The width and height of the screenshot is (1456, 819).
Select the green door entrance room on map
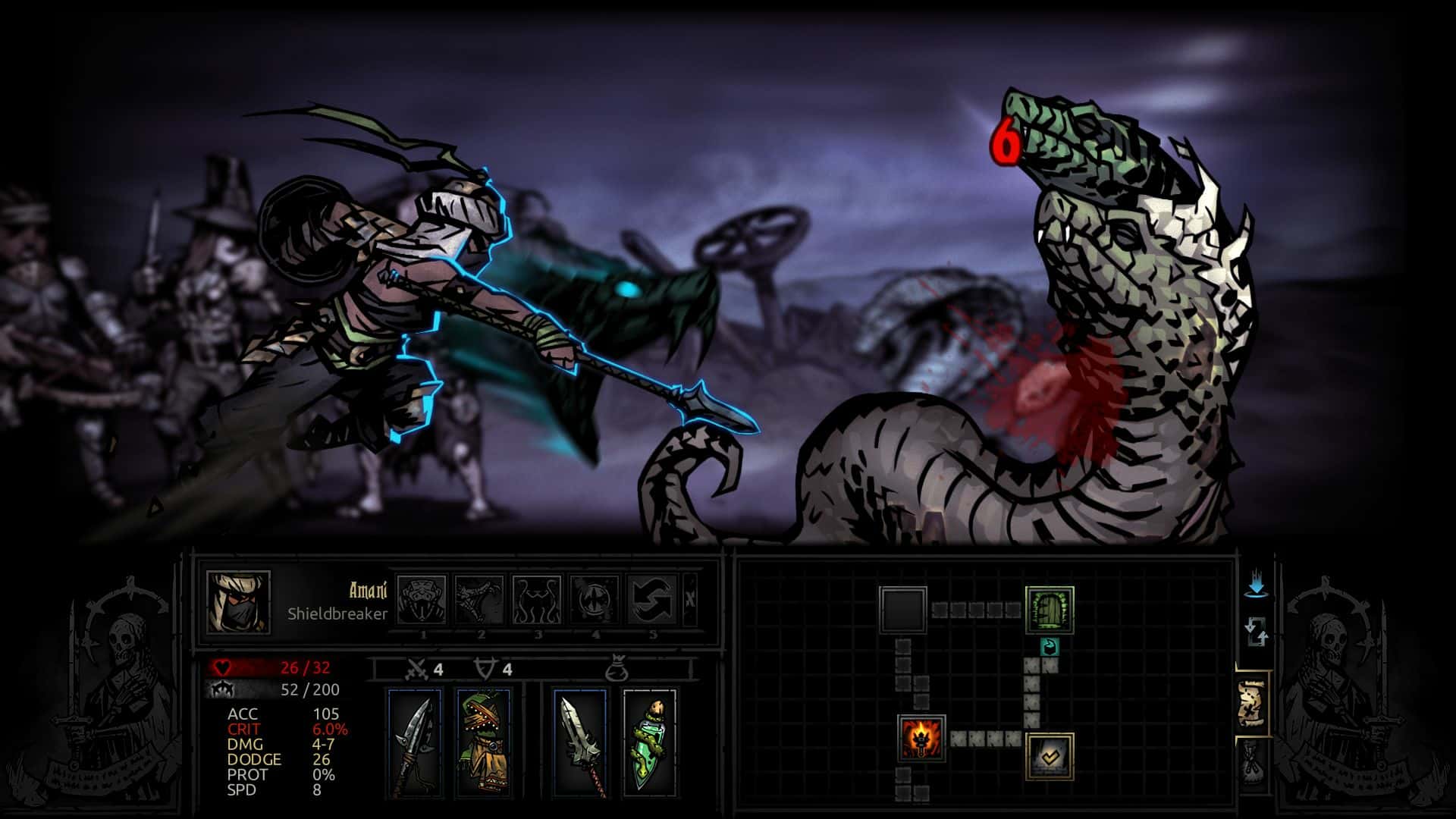(x=1050, y=609)
